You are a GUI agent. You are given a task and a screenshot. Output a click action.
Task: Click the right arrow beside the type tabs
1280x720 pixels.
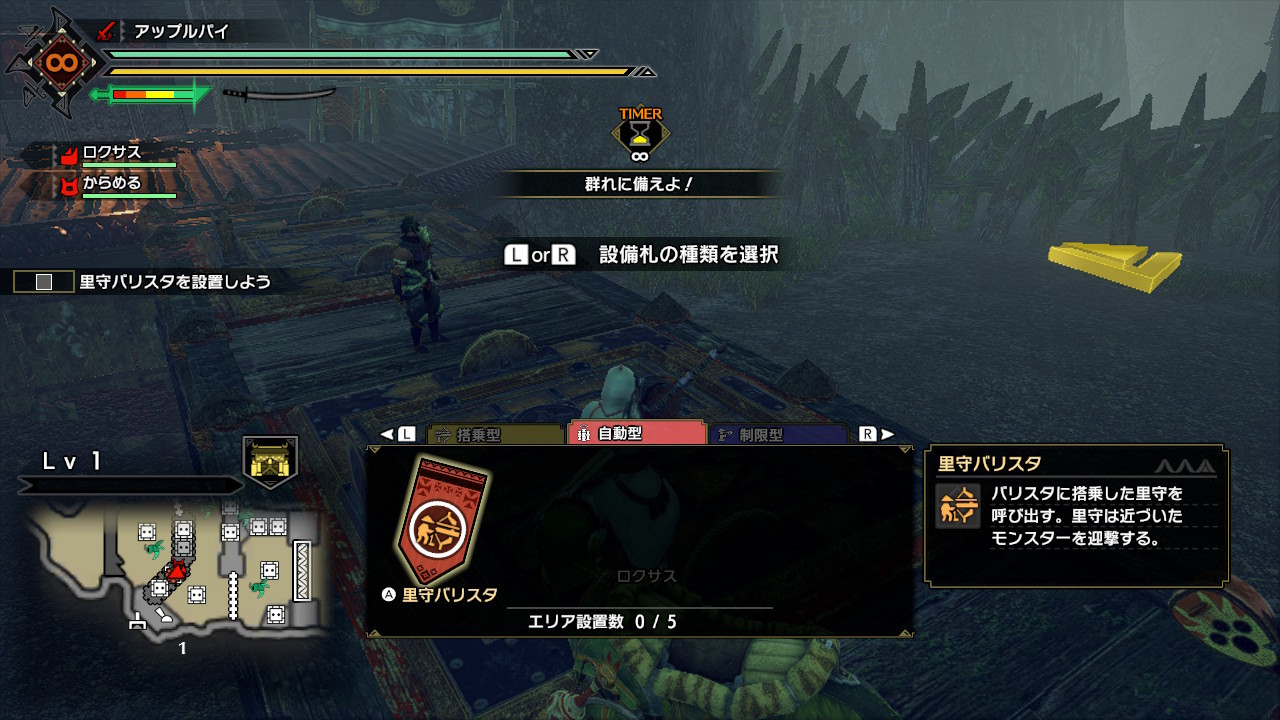(887, 434)
